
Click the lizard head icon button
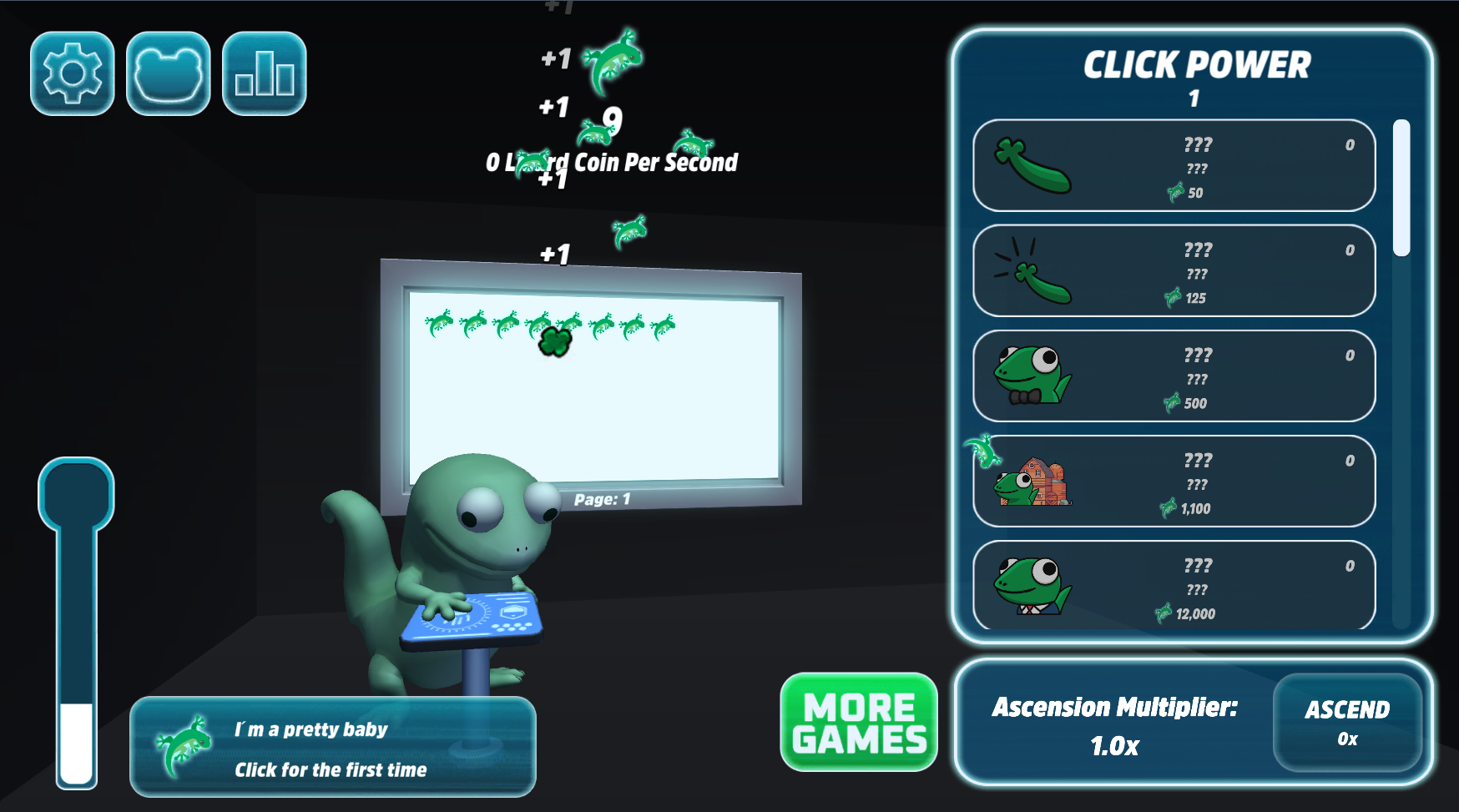pyautogui.click(x=169, y=73)
